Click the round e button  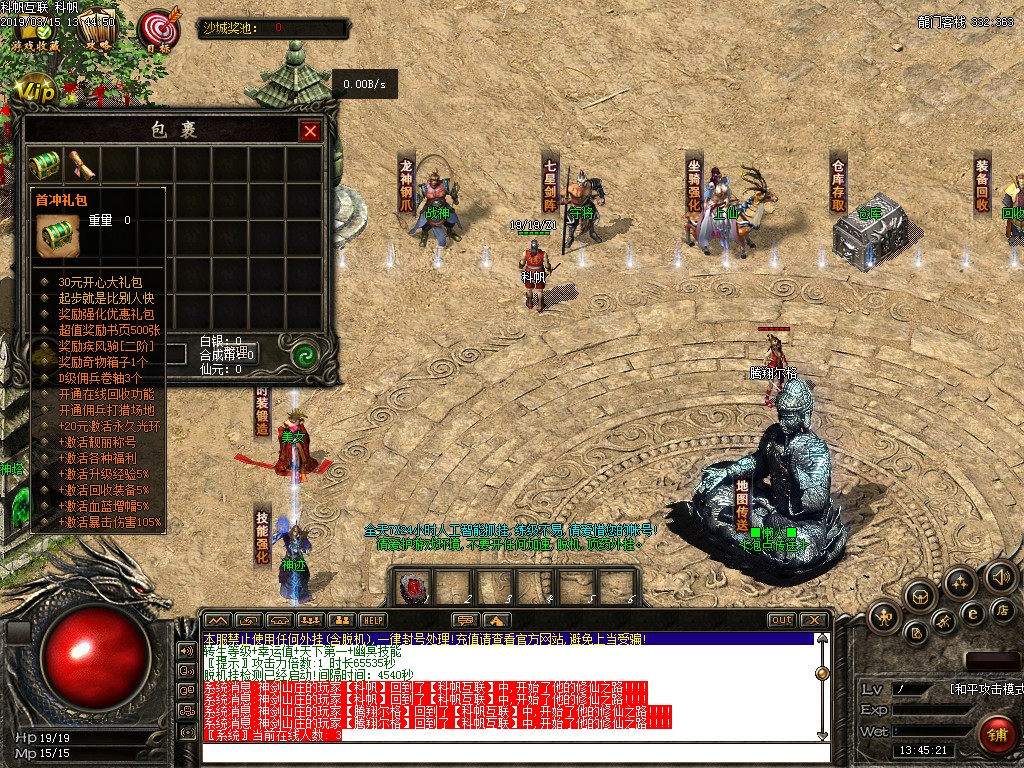(970, 613)
